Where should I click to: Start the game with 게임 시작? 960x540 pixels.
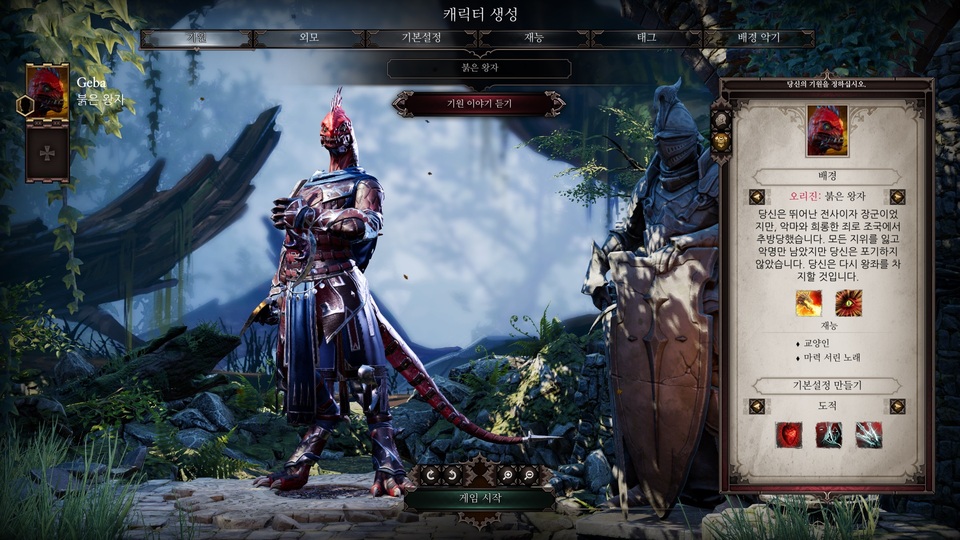pyautogui.click(x=479, y=498)
